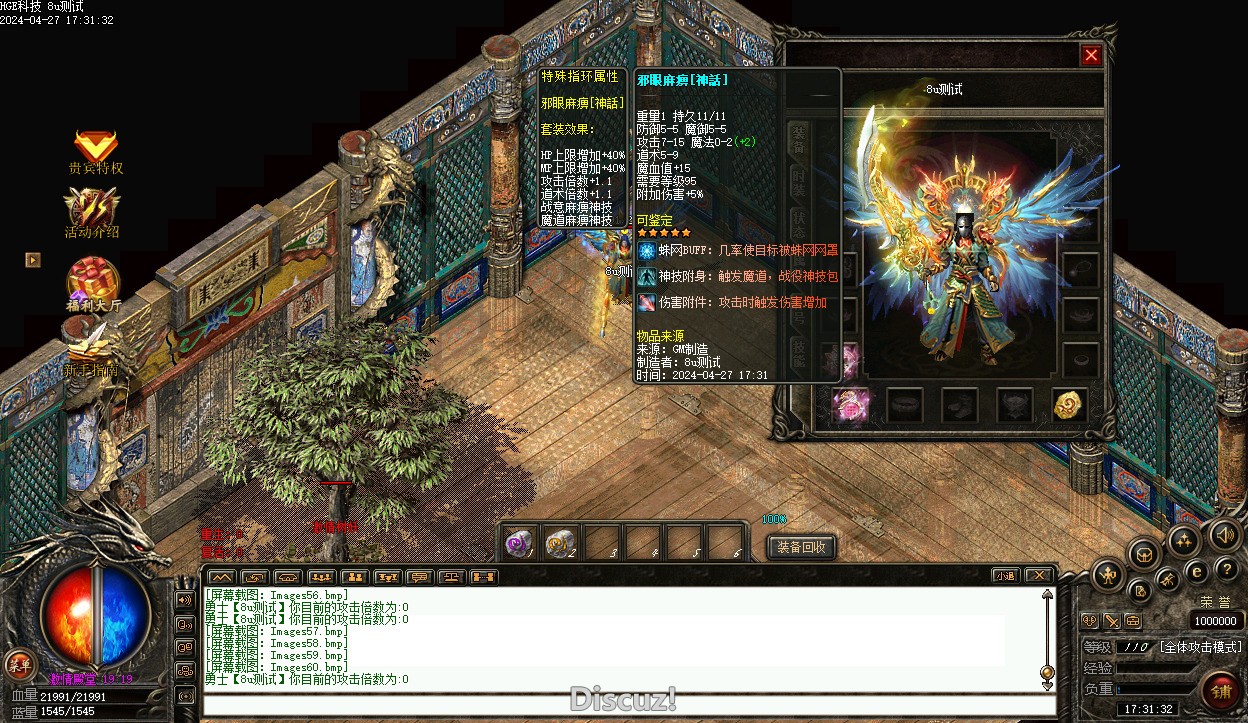Click the 小退 logout button
This screenshot has width=1248, height=723.
point(1006,576)
